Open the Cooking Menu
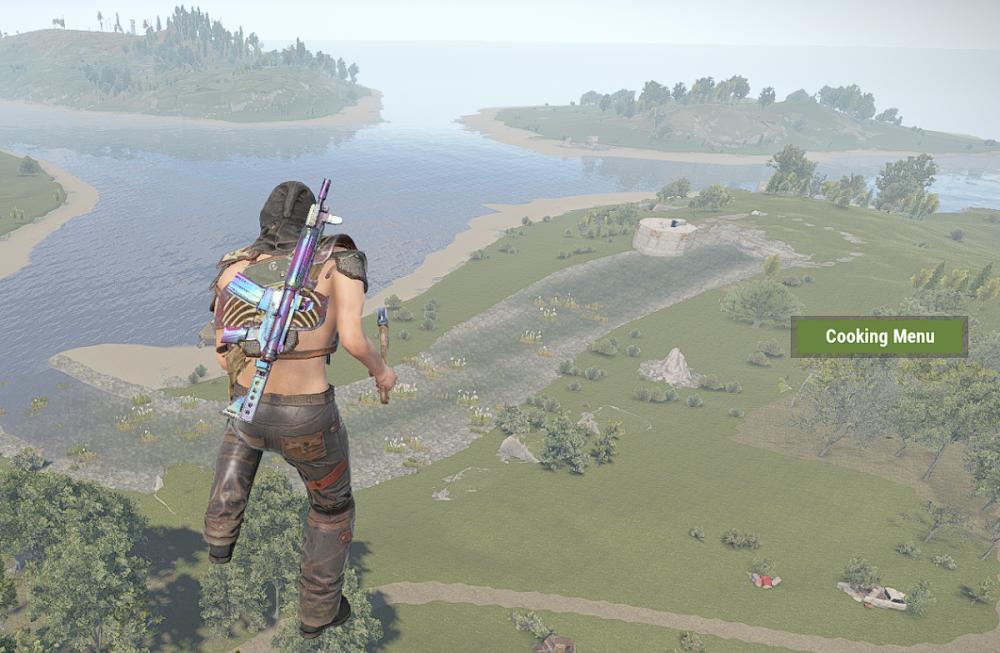 tap(879, 337)
